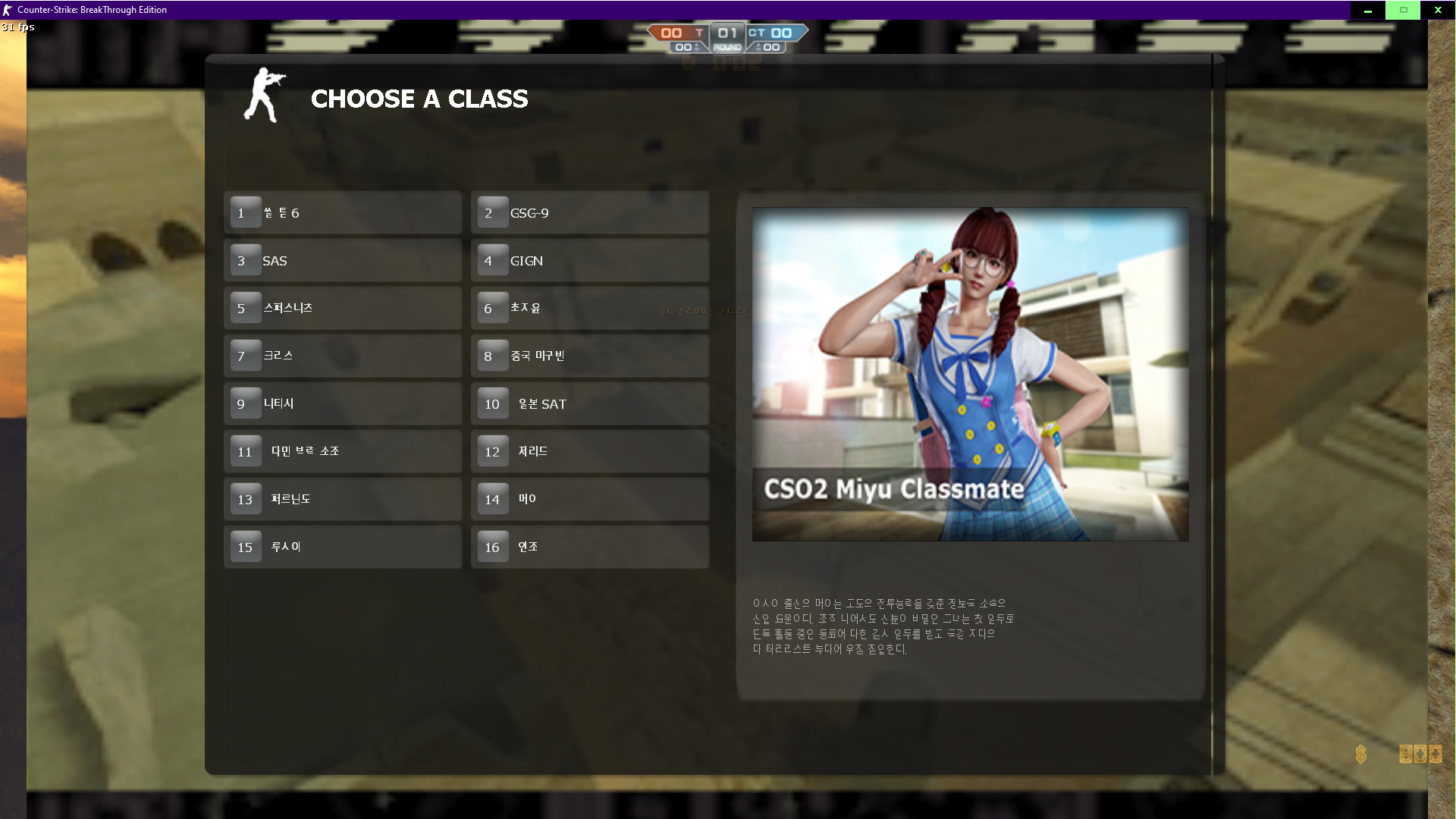The image size is (1456, 819).
Task: Select the SAS class
Action: pos(342,260)
